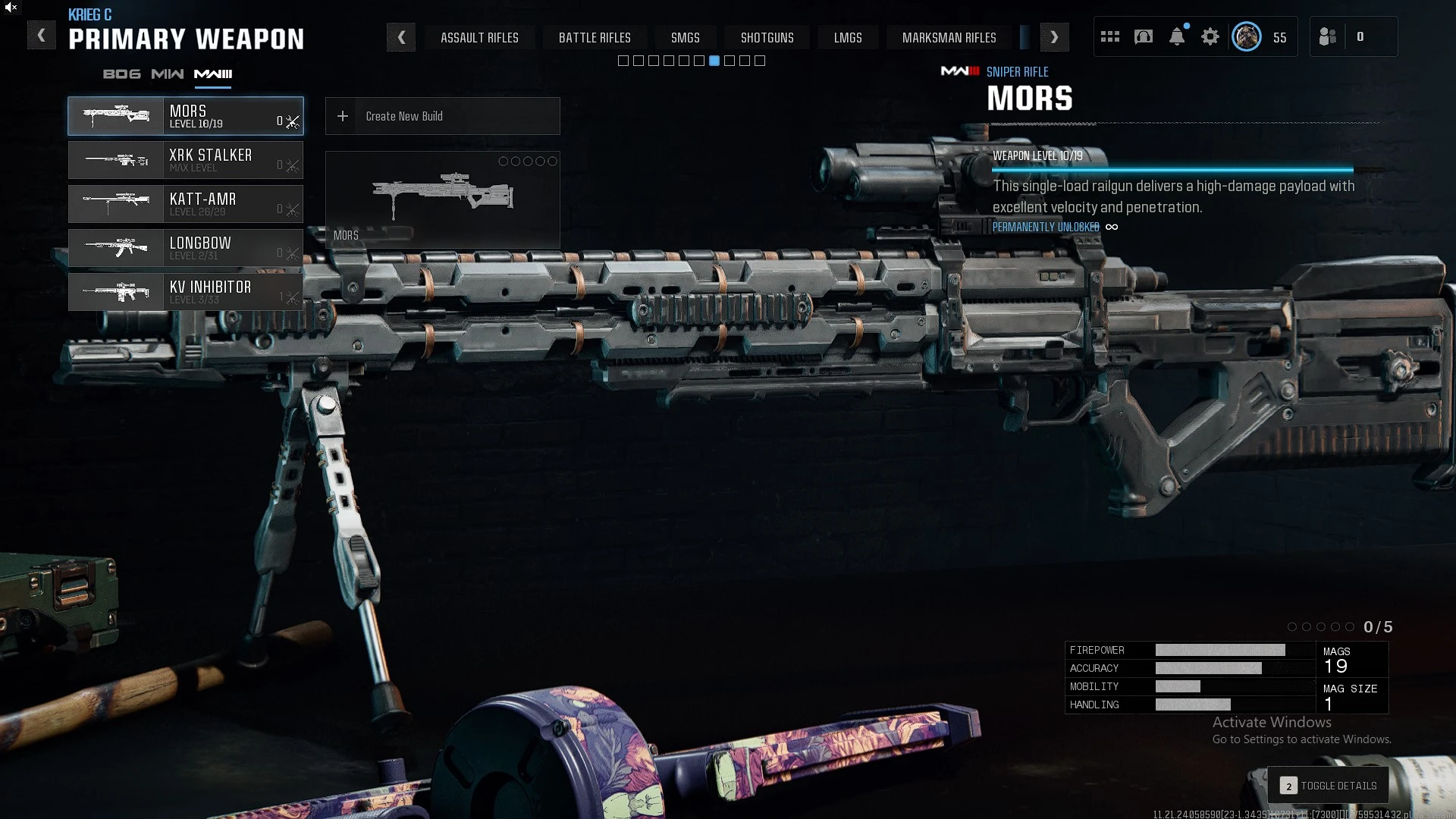Switch to the Assault Rifles category
Screen dimensions: 1456x819
(479, 37)
